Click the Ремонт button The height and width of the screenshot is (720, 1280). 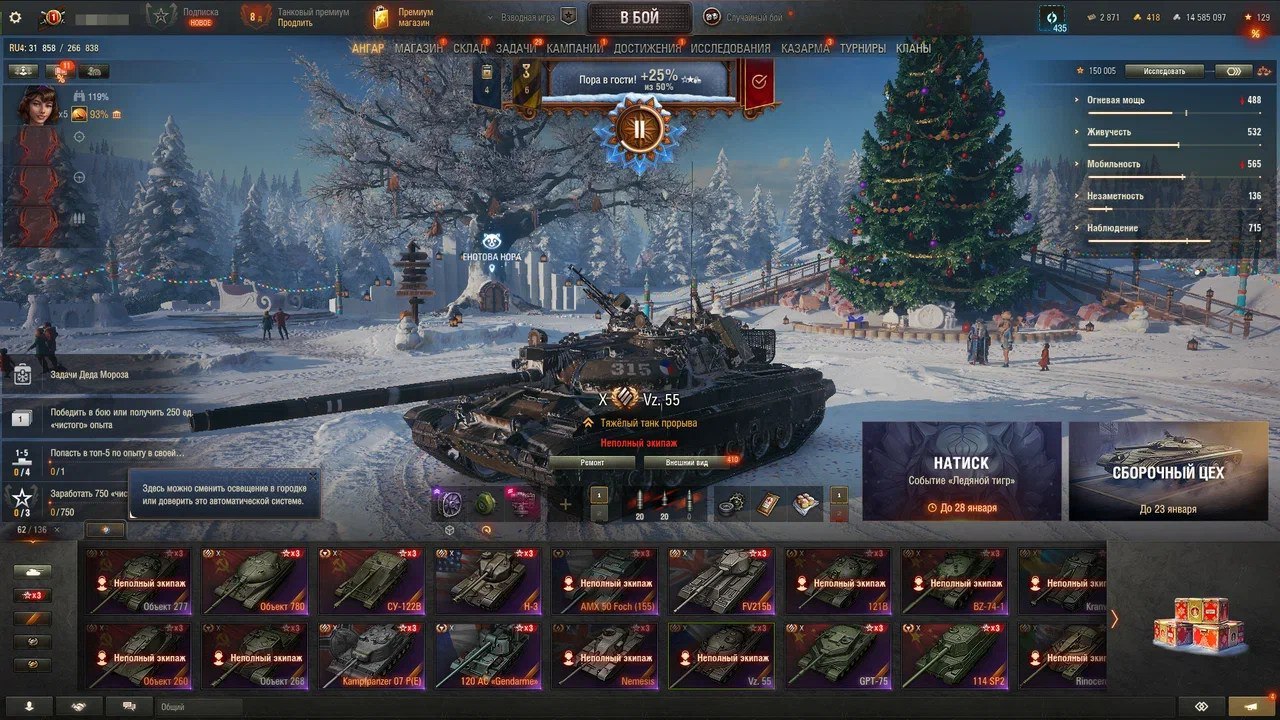coord(592,463)
